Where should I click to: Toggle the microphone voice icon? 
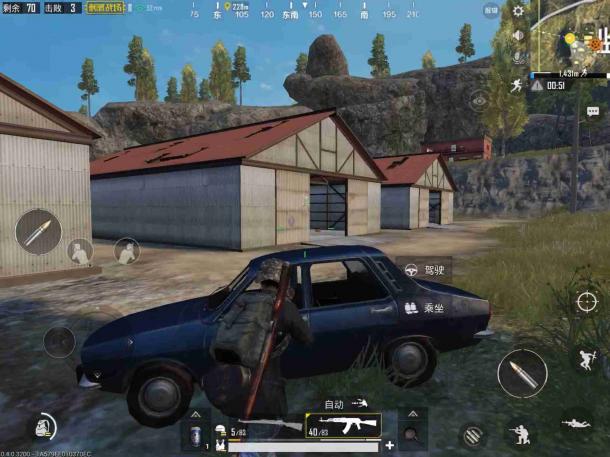click(x=518, y=58)
